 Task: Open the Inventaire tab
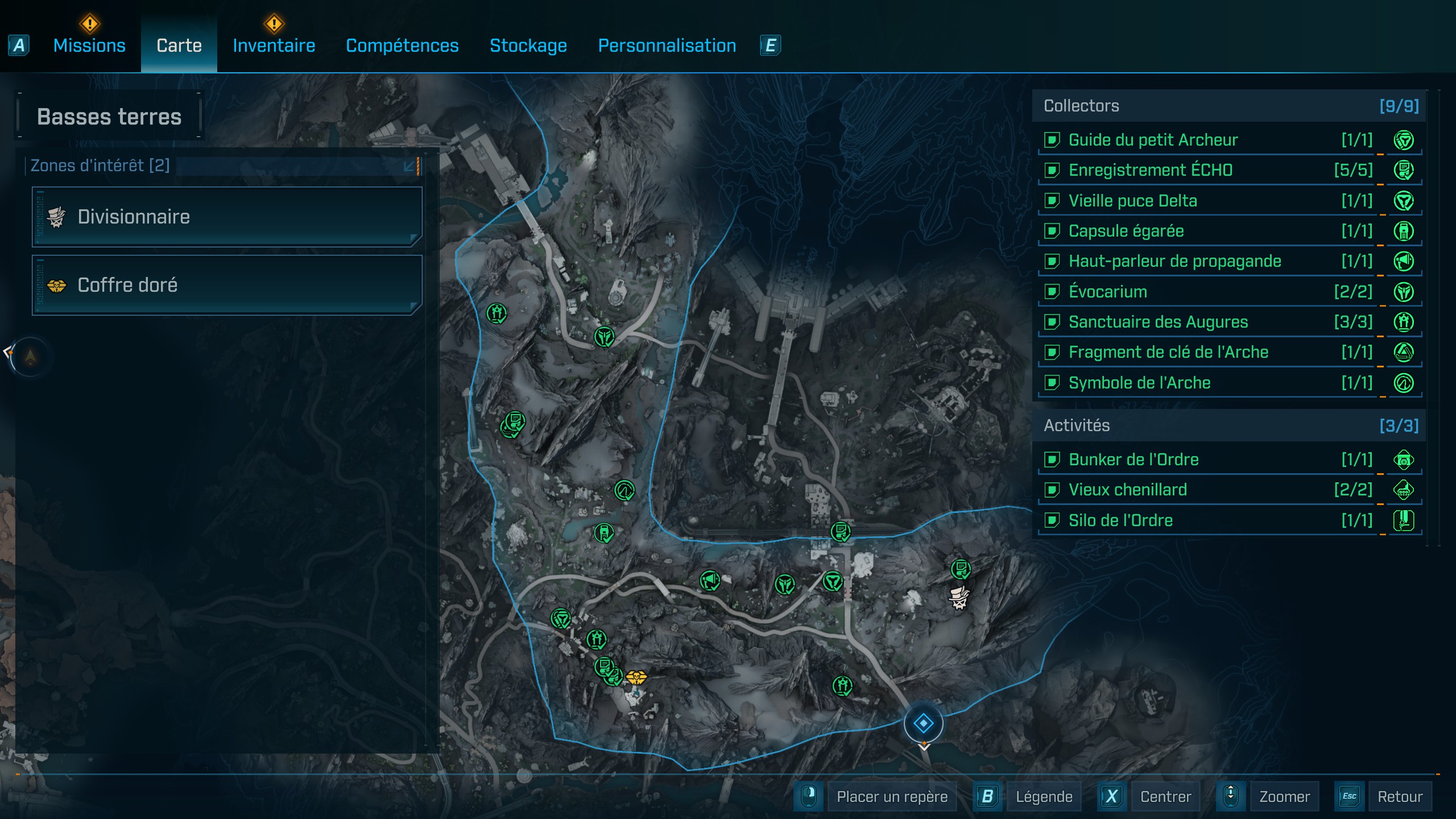[x=274, y=45]
